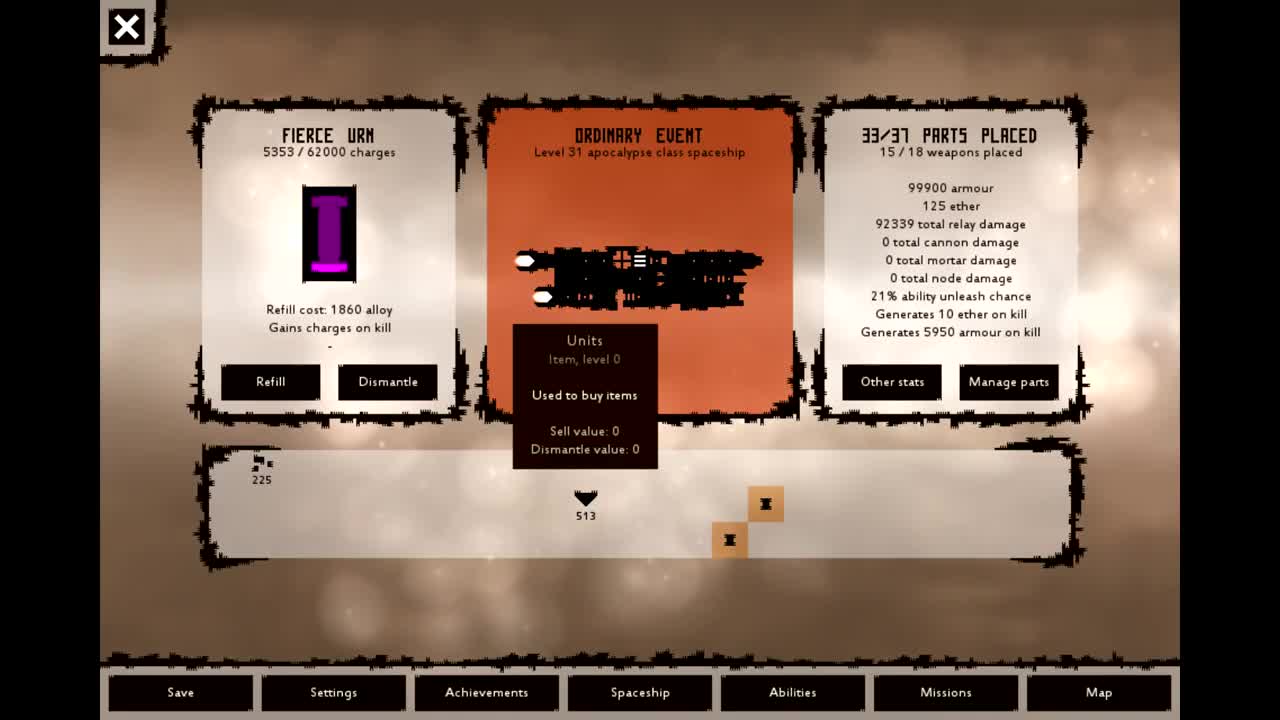
Task: Open the Map view
Action: [x=1099, y=692]
